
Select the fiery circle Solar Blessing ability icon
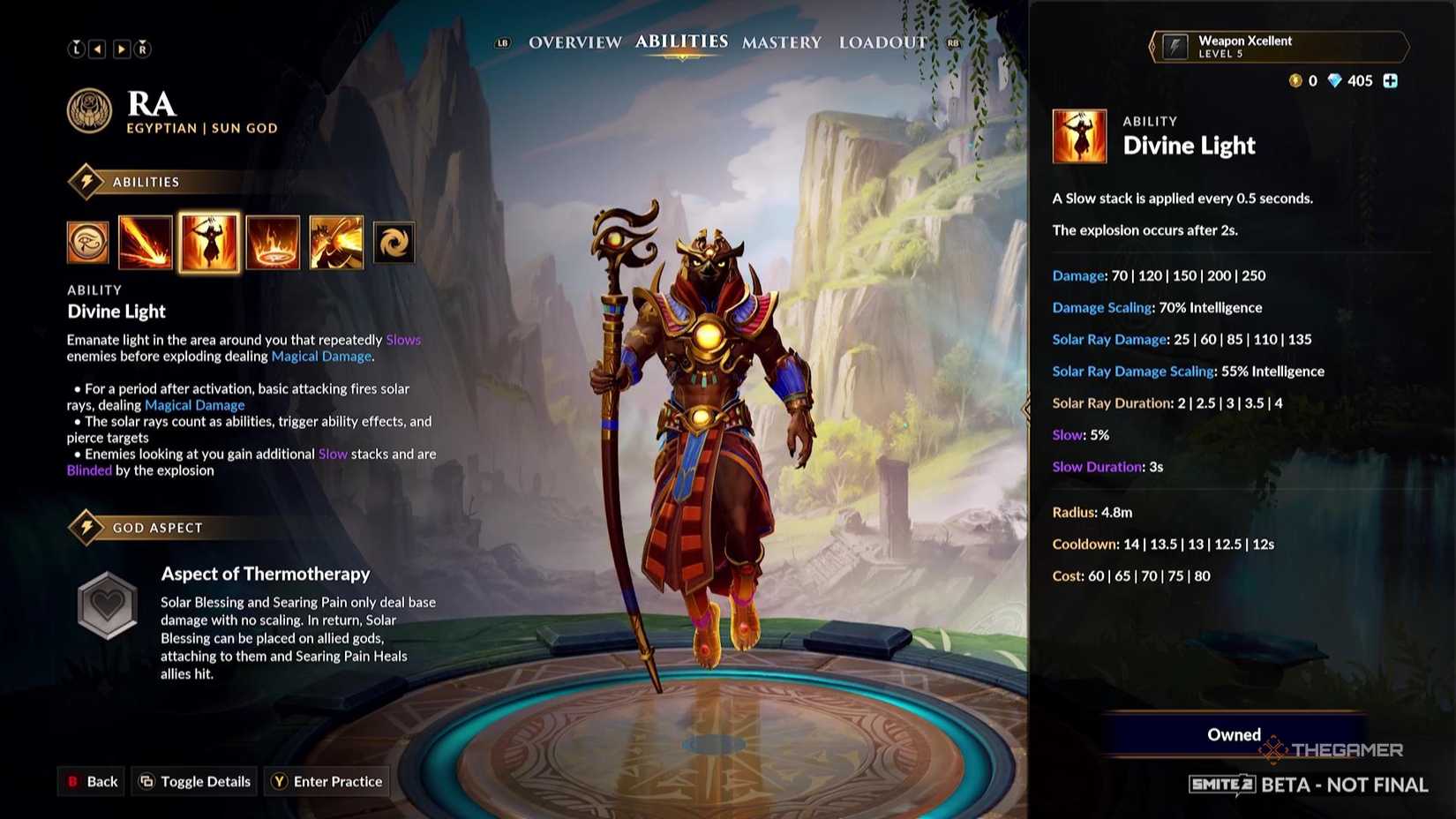point(273,242)
